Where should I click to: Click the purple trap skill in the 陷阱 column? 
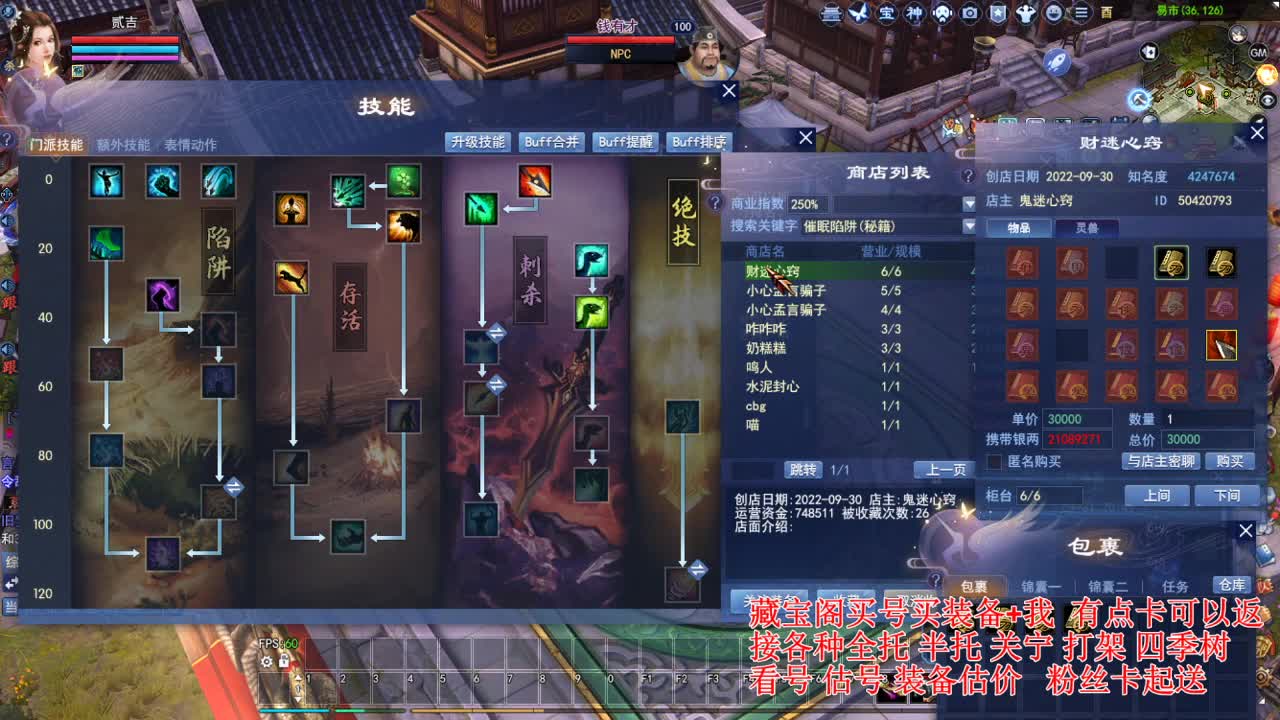(x=163, y=297)
